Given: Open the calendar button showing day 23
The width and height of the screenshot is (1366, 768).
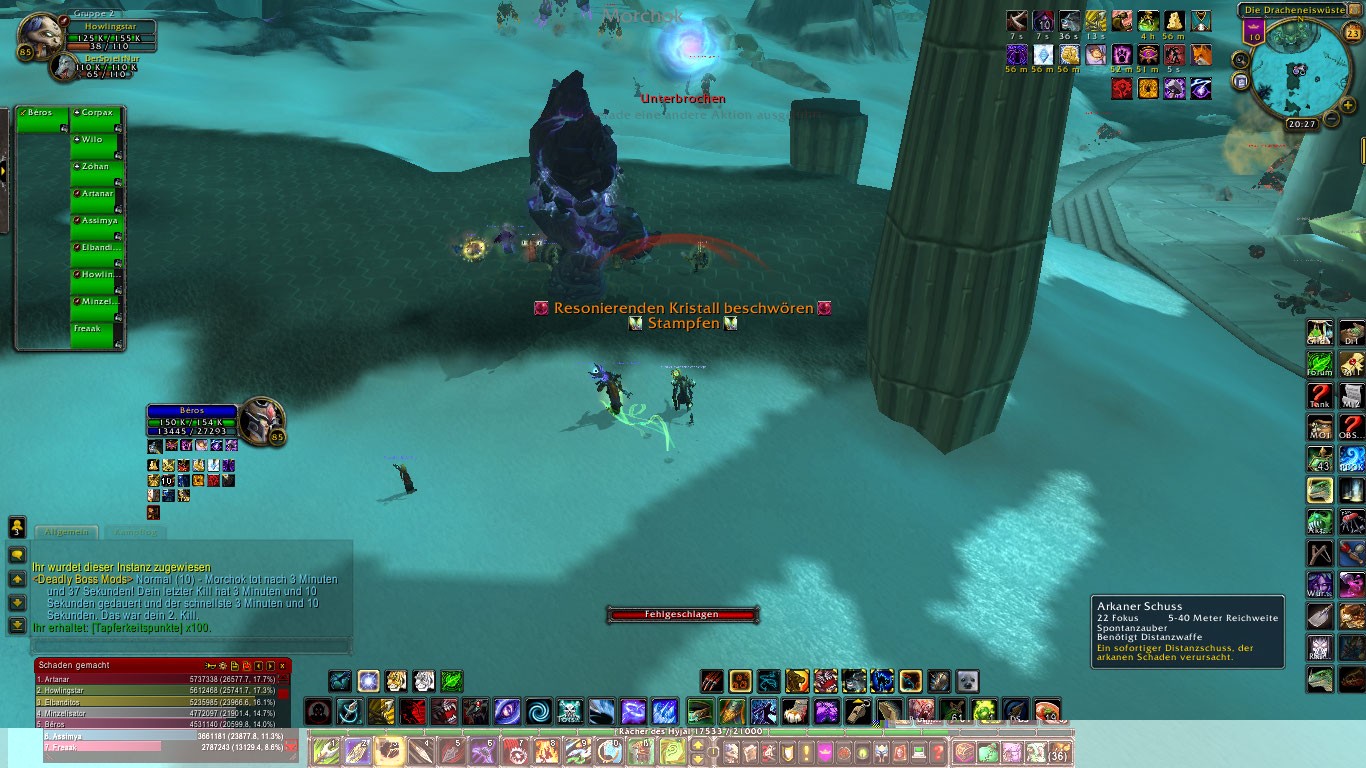Looking at the screenshot, I should pos(1352,32).
